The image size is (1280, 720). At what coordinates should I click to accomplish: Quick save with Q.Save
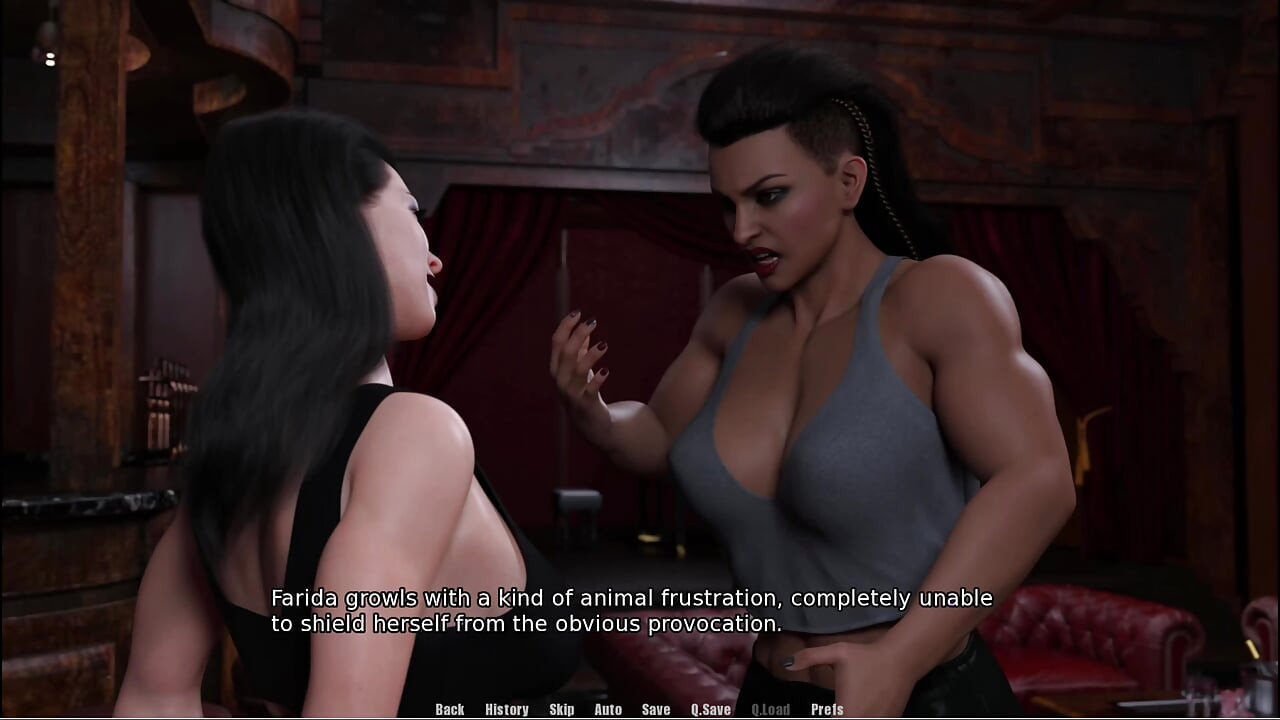(x=710, y=709)
